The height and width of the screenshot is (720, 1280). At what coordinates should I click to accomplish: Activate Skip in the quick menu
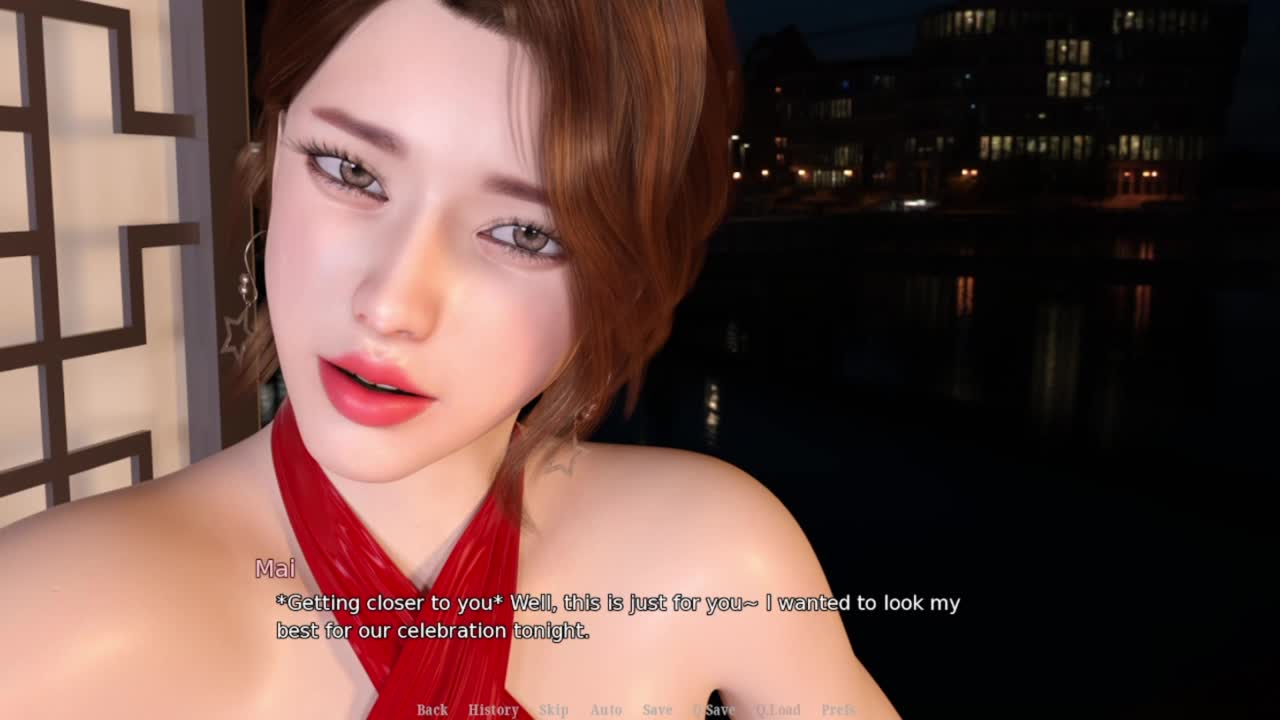click(553, 710)
